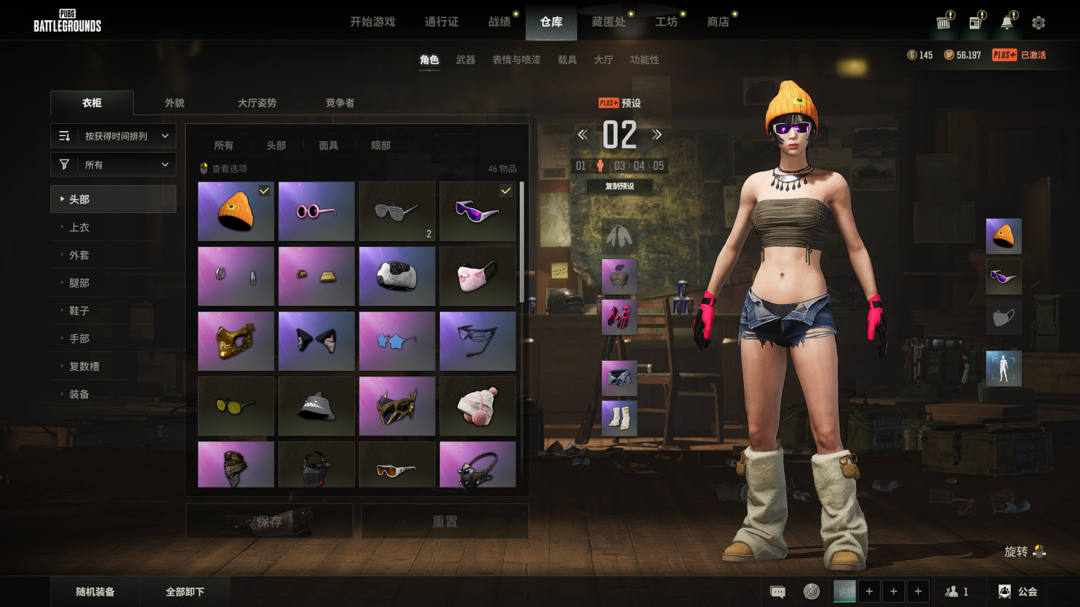1080x607 pixels.
Task: Switch to the 武器 weapons tab
Action: coord(465,60)
